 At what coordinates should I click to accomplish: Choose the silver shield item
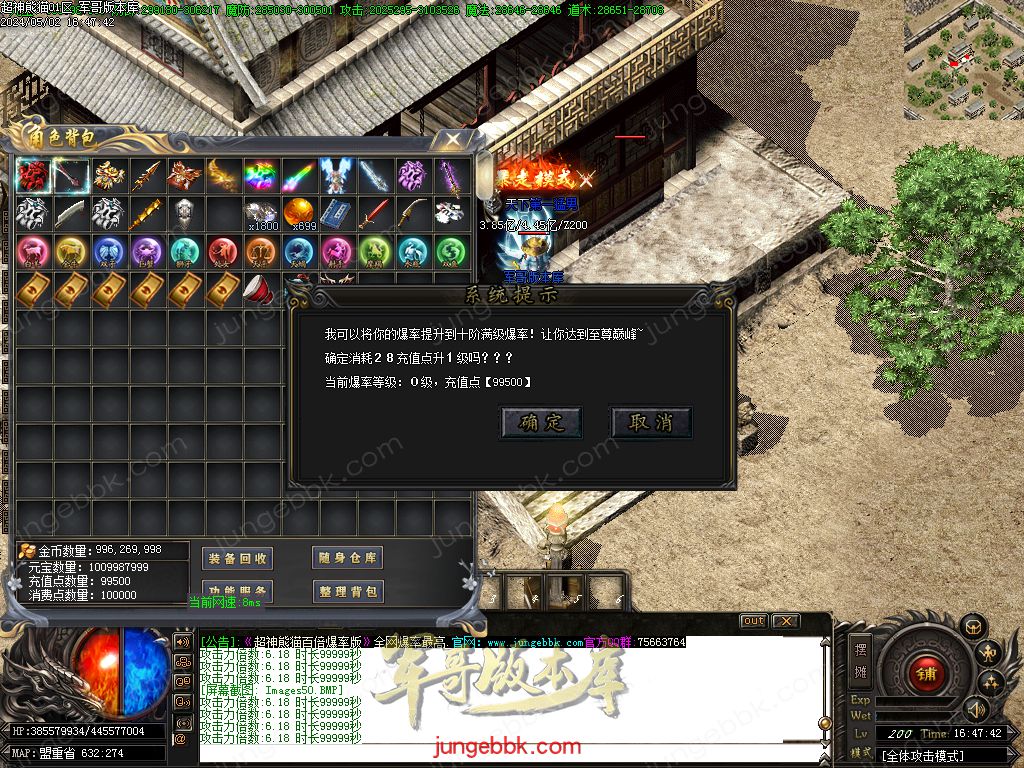coord(185,213)
